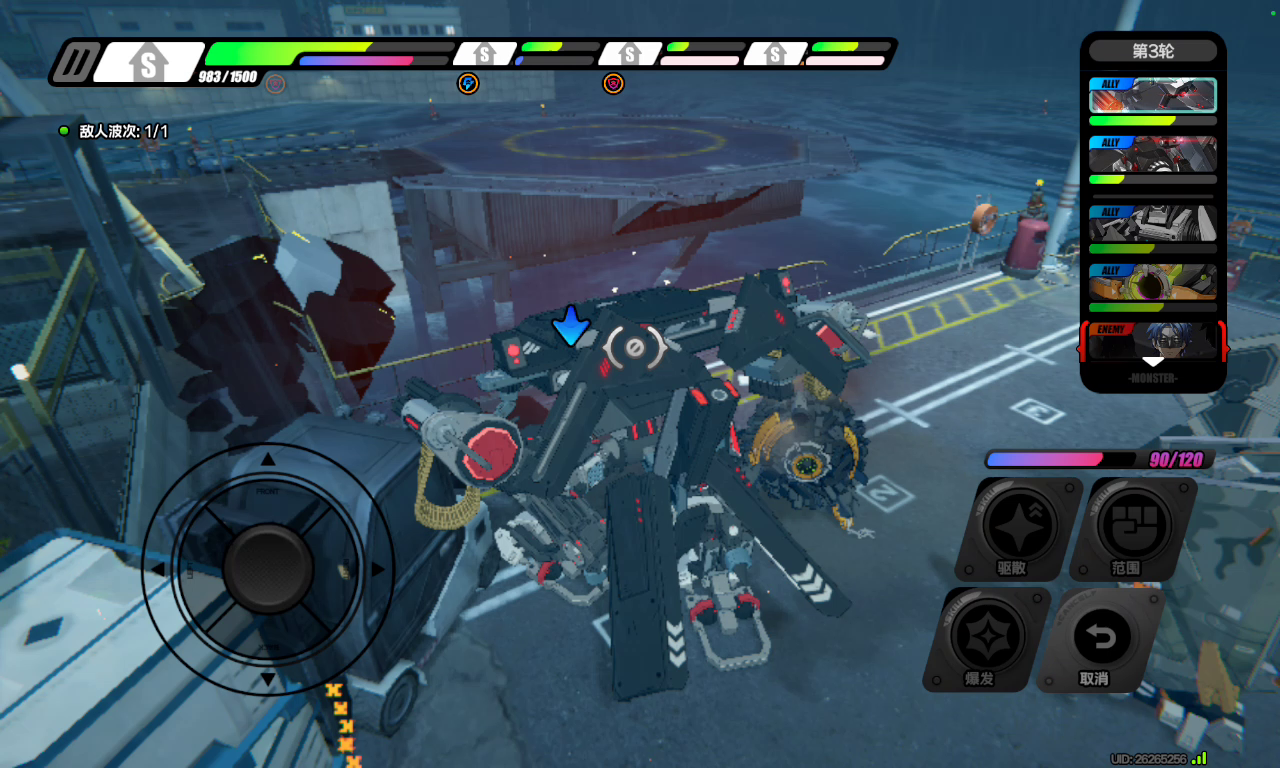This screenshot has width=1280, height=768.
Task: Pause the battle with the pause button
Action: (75, 62)
